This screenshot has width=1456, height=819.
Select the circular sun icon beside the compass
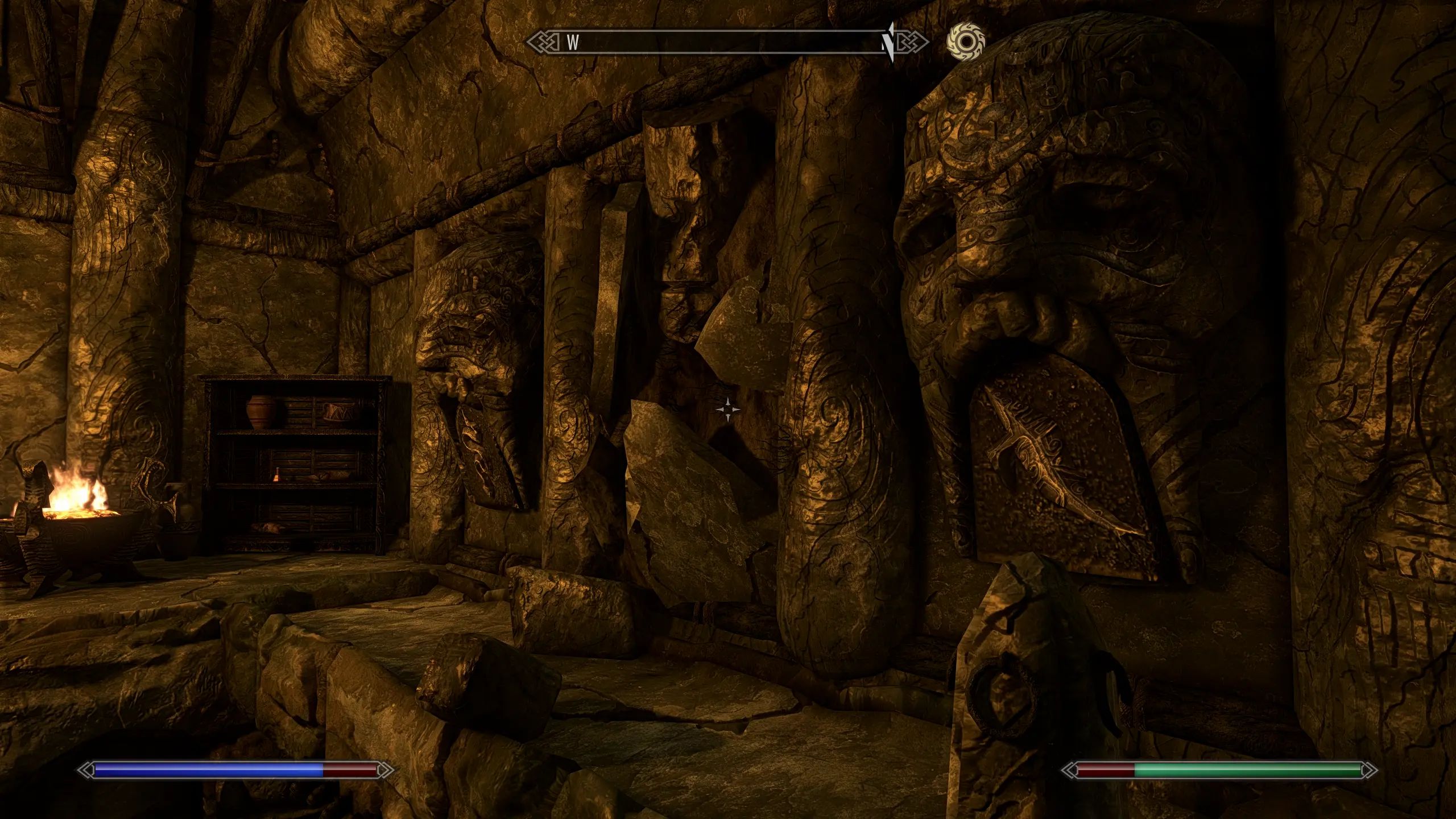click(965, 41)
